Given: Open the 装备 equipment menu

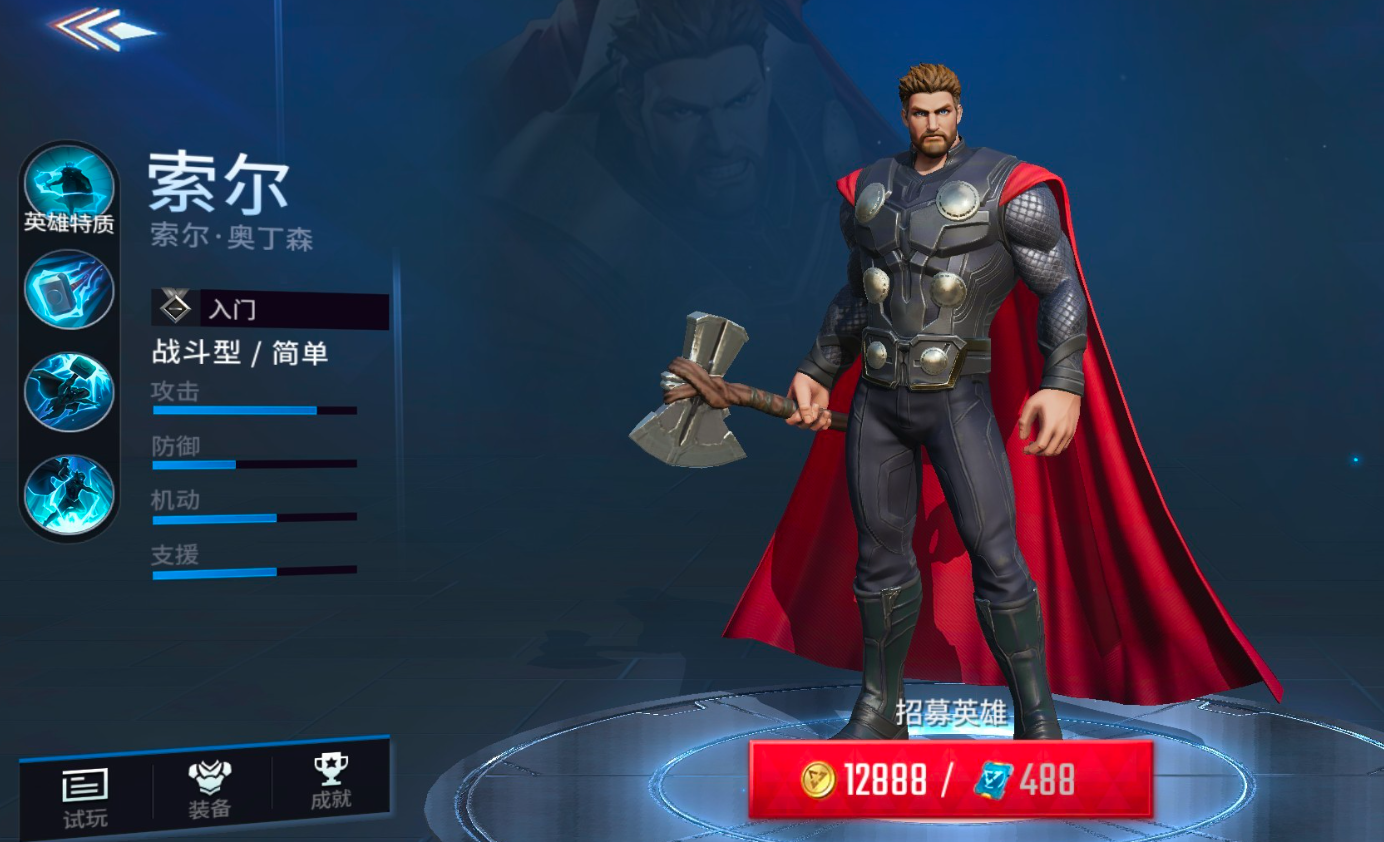Looking at the screenshot, I should point(210,790).
